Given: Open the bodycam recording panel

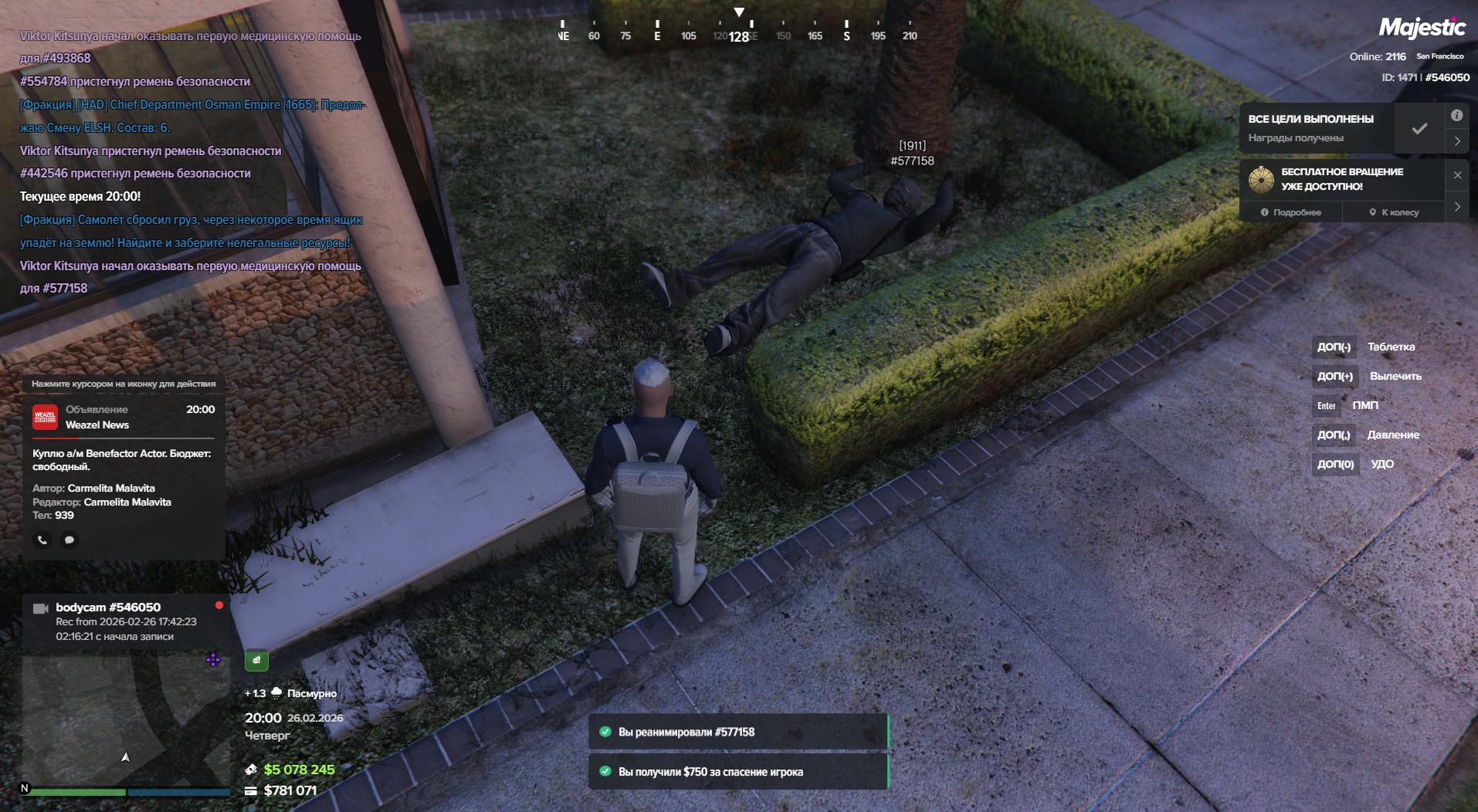Looking at the screenshot, I should pyautogui.click(x=124, y=621).
